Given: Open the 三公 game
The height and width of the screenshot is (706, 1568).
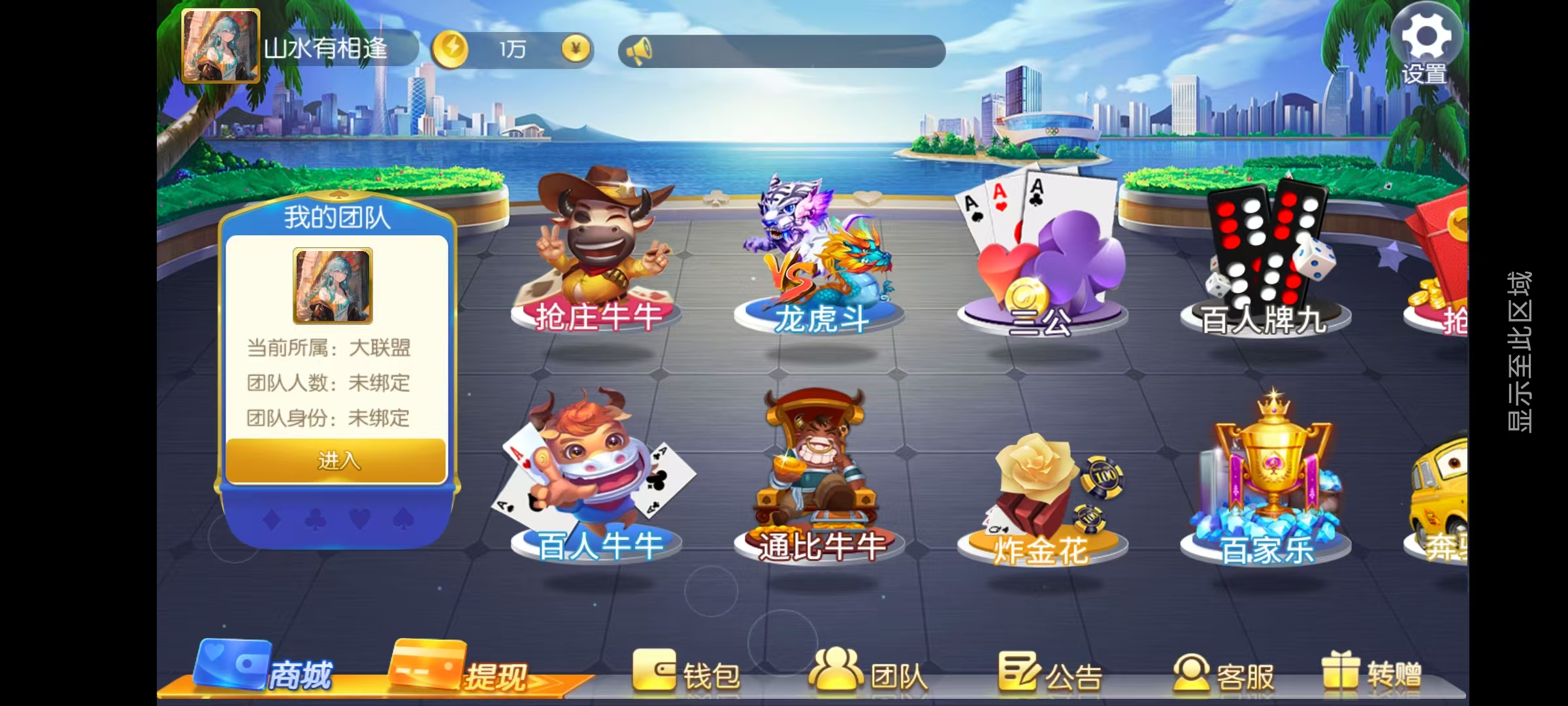Looking at the screenshot, I should pos(1039,261).
